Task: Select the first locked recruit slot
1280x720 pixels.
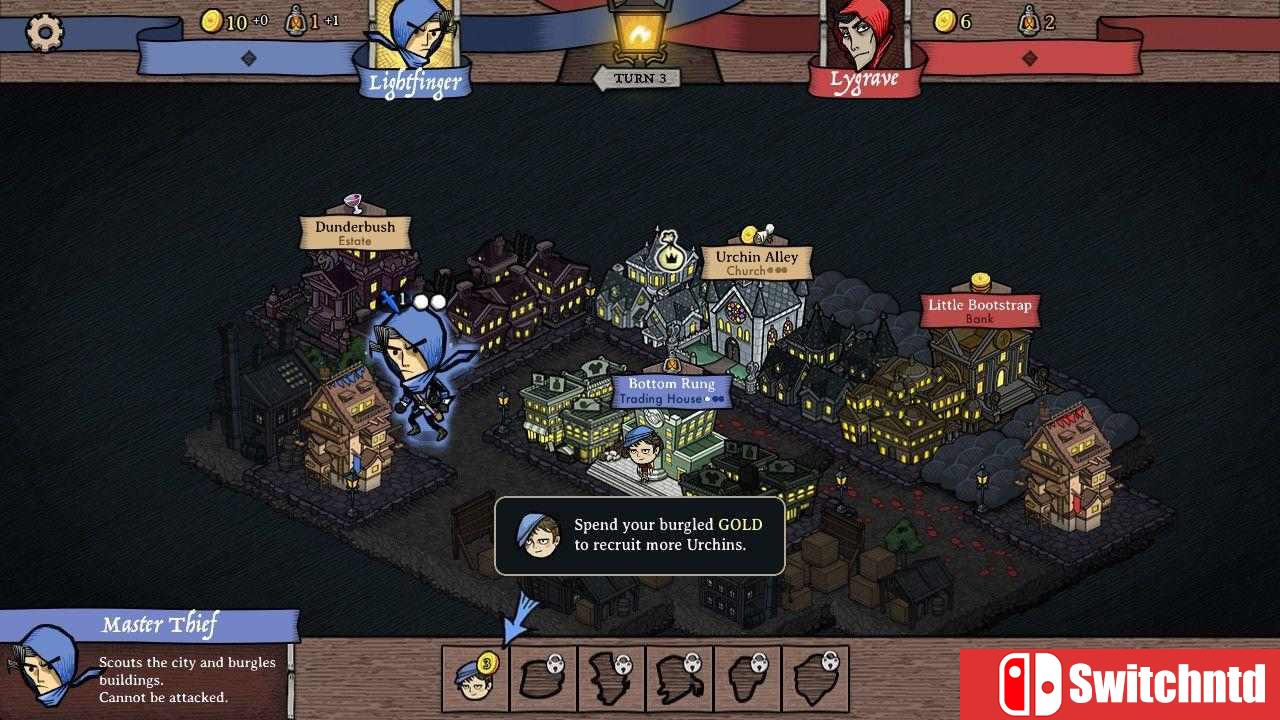Action: pyautogui.click(x=543, y=677)
